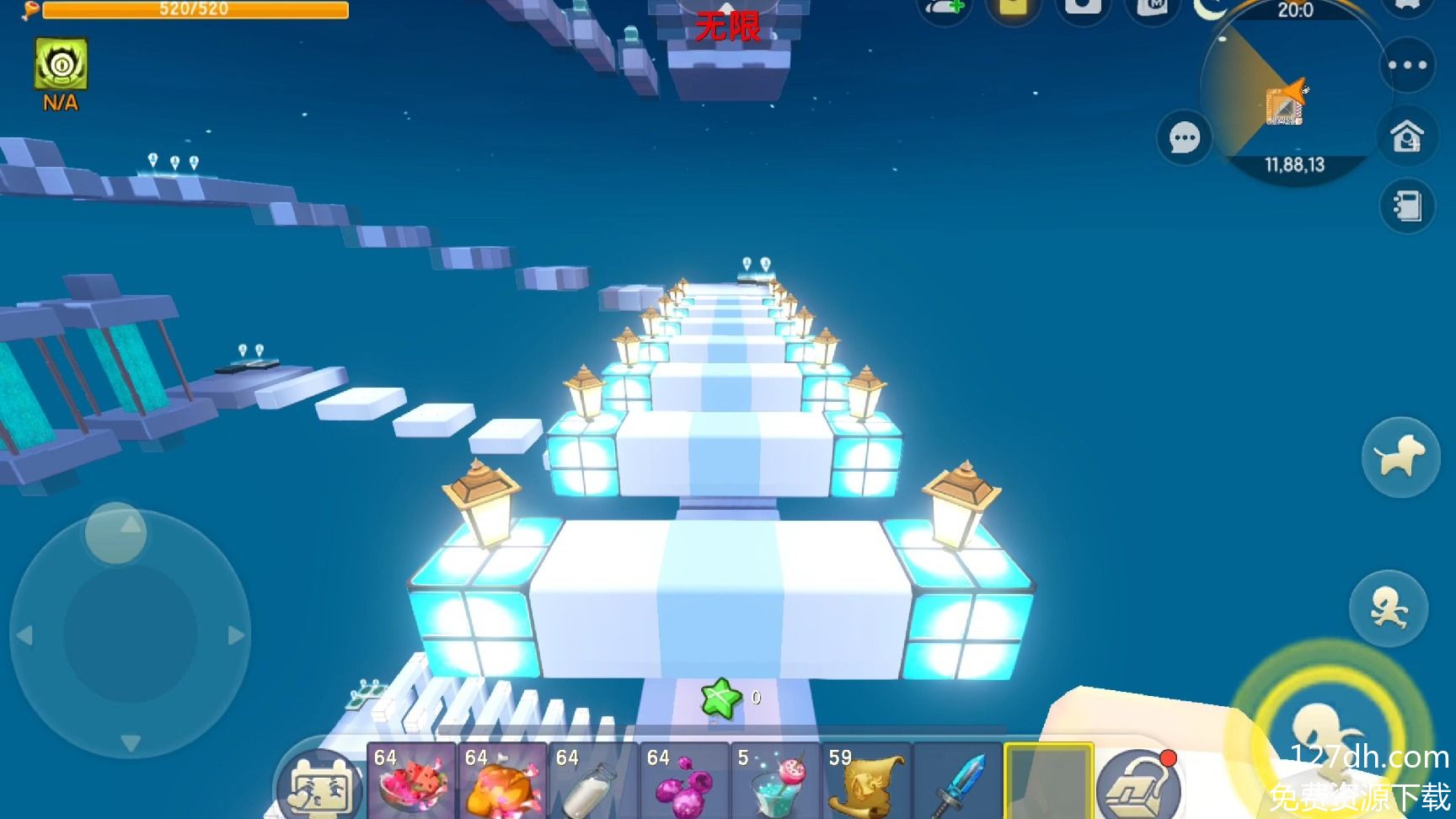Click the green eye status icon
This screenshot has height=819, width=1456.
tap(61, 64)
